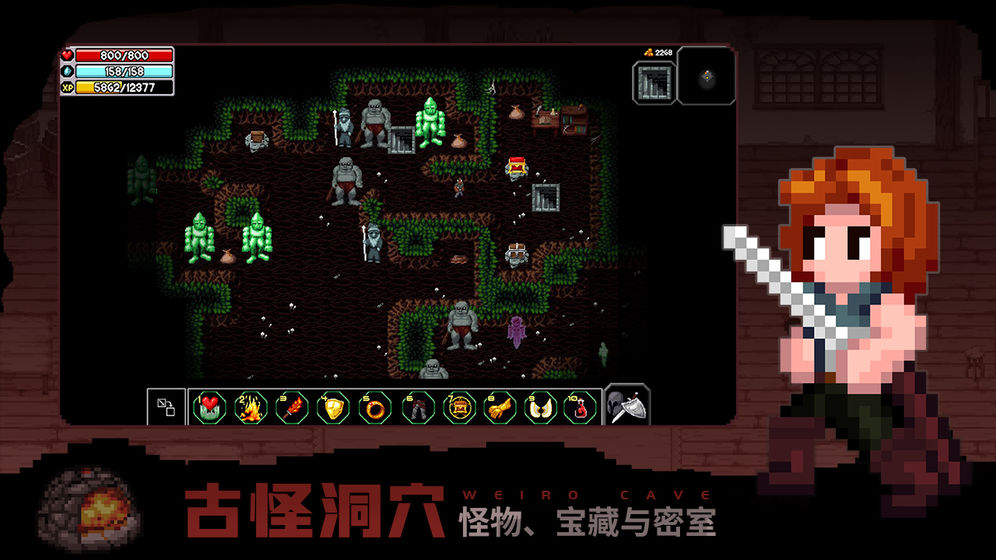Activate the golden wings ability in slot 9
996x560 pixels.
(x=541, y=408)
